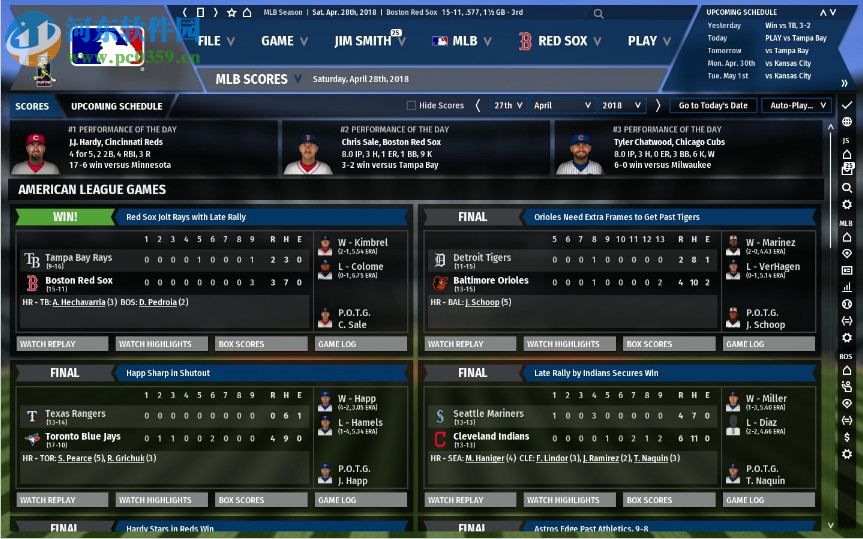863x539 pixels.
Task: Open the PLAY menu
Action: 649,41
